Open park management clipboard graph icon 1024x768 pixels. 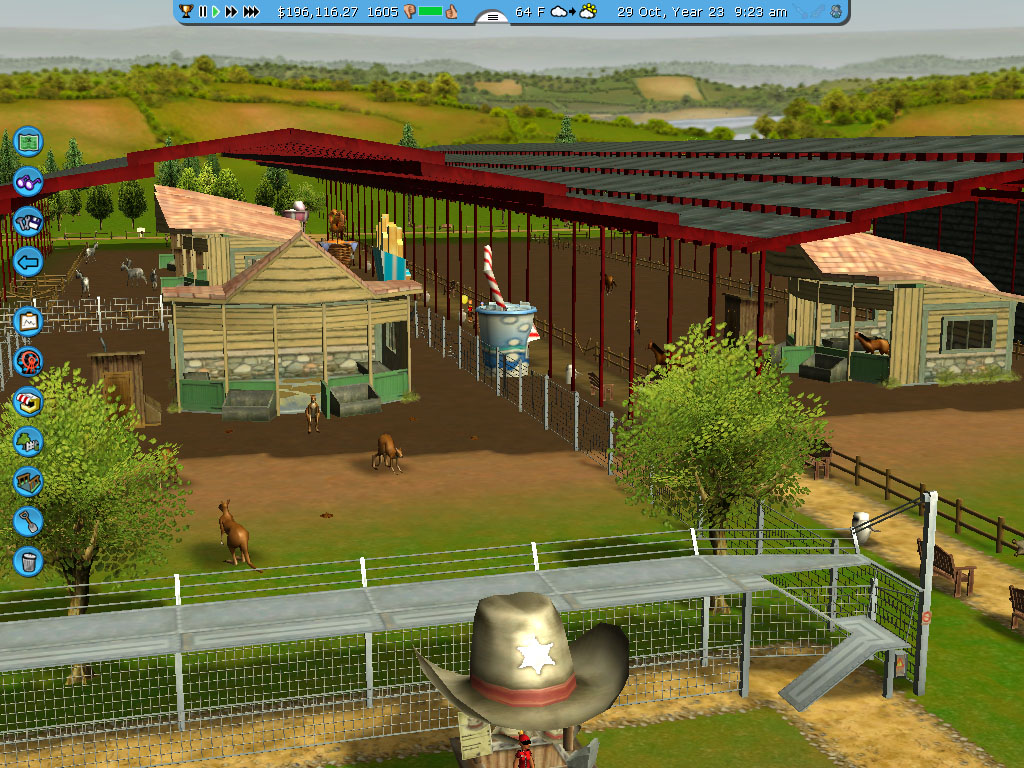click(28, 321)
